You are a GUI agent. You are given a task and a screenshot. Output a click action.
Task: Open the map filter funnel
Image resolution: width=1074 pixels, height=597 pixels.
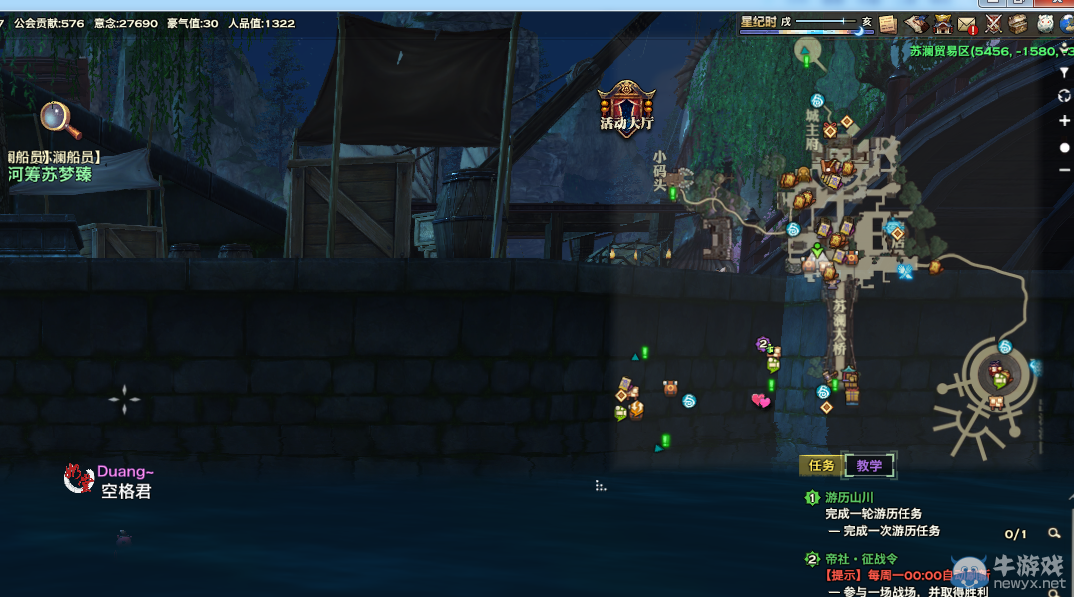click(x=1064, y=73)
